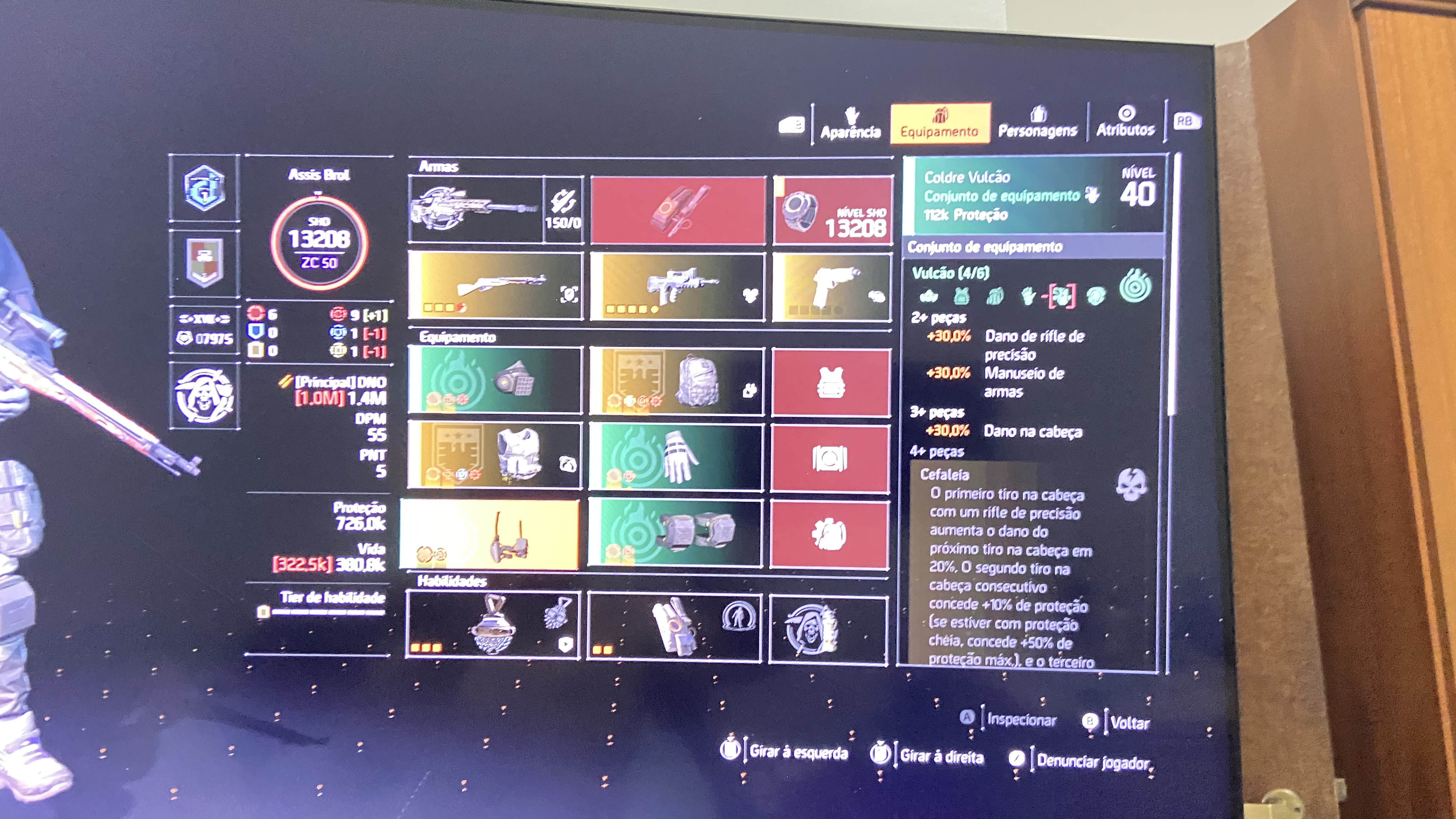Screen dimensions: 1456x819
Task: Select the hive skill slot
Action: coord(493,625)
